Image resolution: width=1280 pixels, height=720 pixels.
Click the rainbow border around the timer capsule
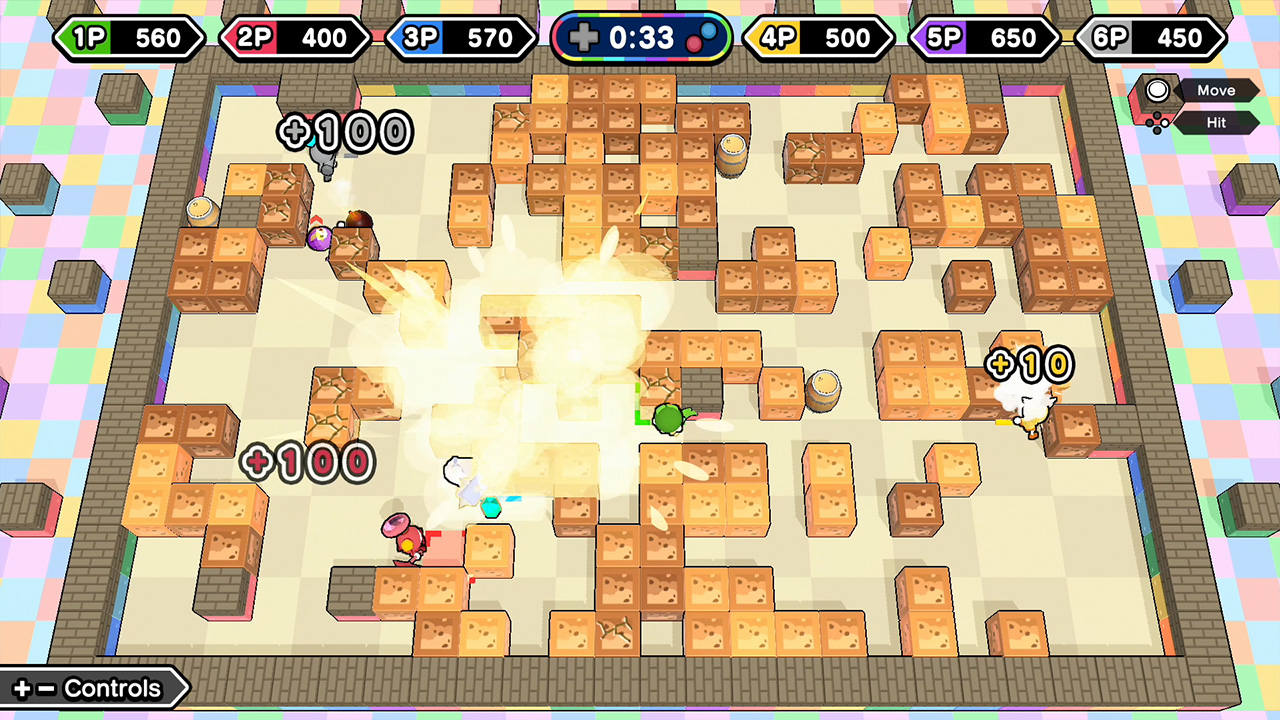(x=645, y=15)
